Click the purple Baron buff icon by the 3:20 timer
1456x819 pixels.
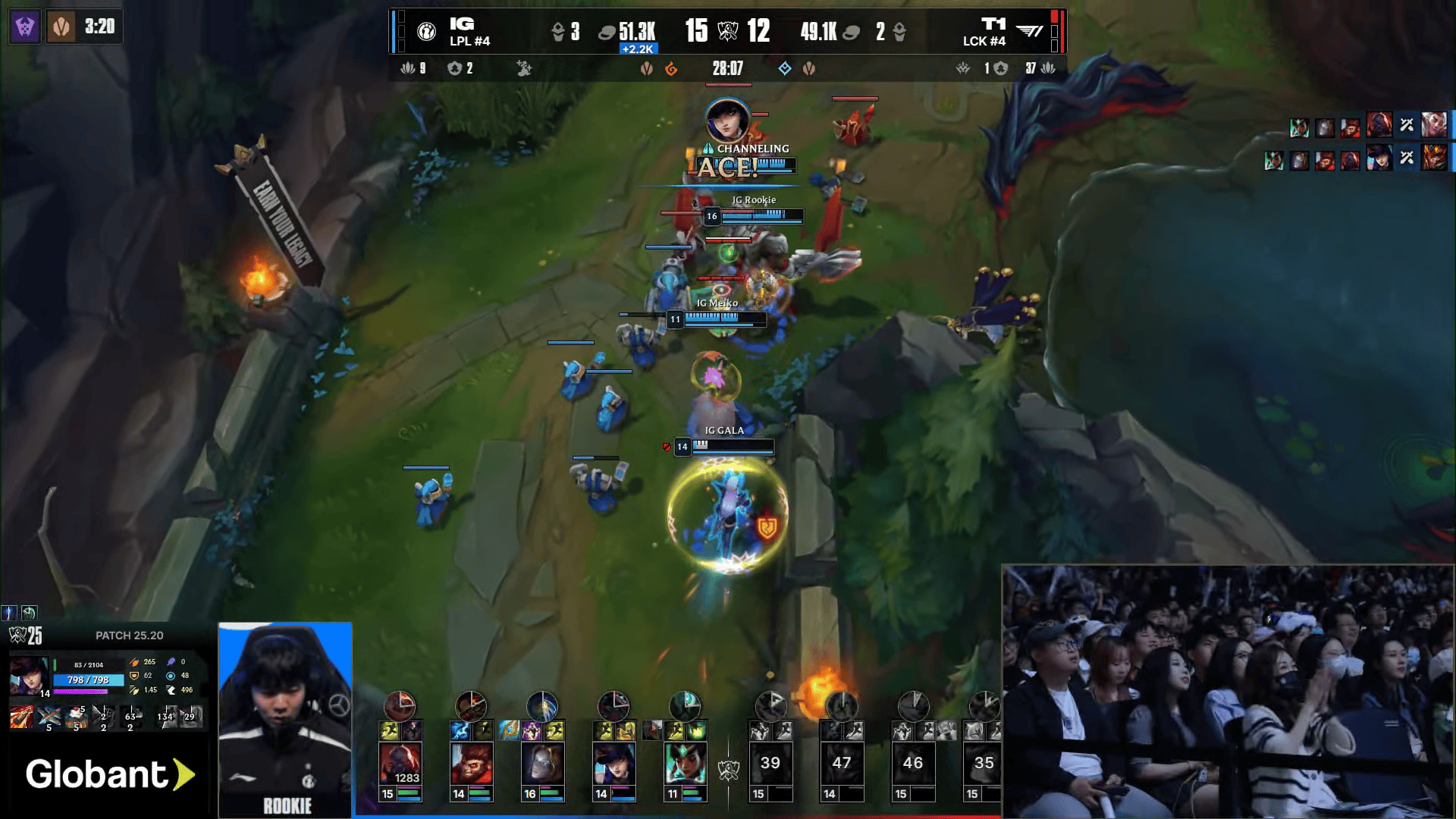pos(25,27)
